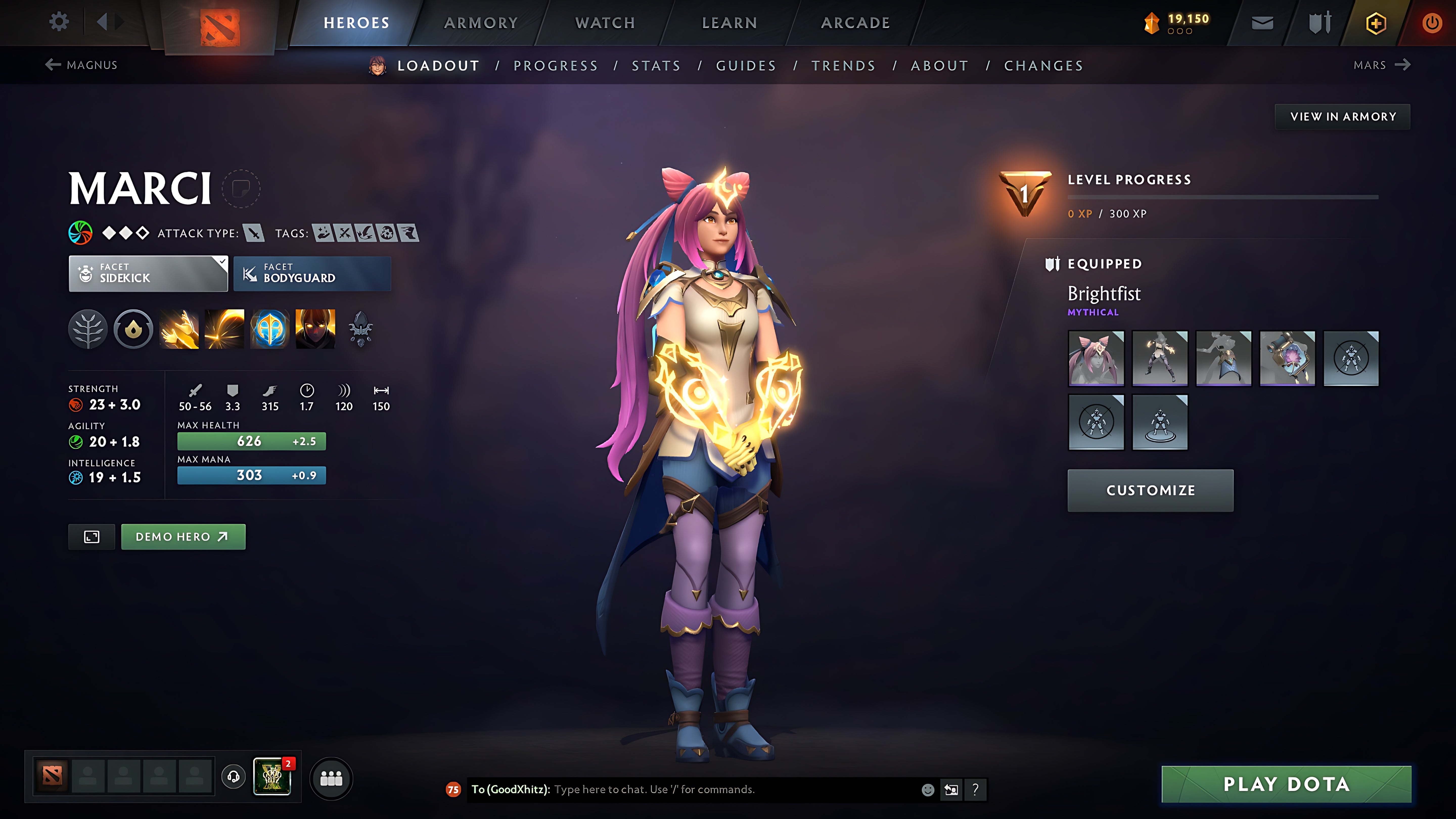Viewport: 1456px width, 819px height.
Task: Click Marci's melee attack type icon
Action: pos(254,233)
